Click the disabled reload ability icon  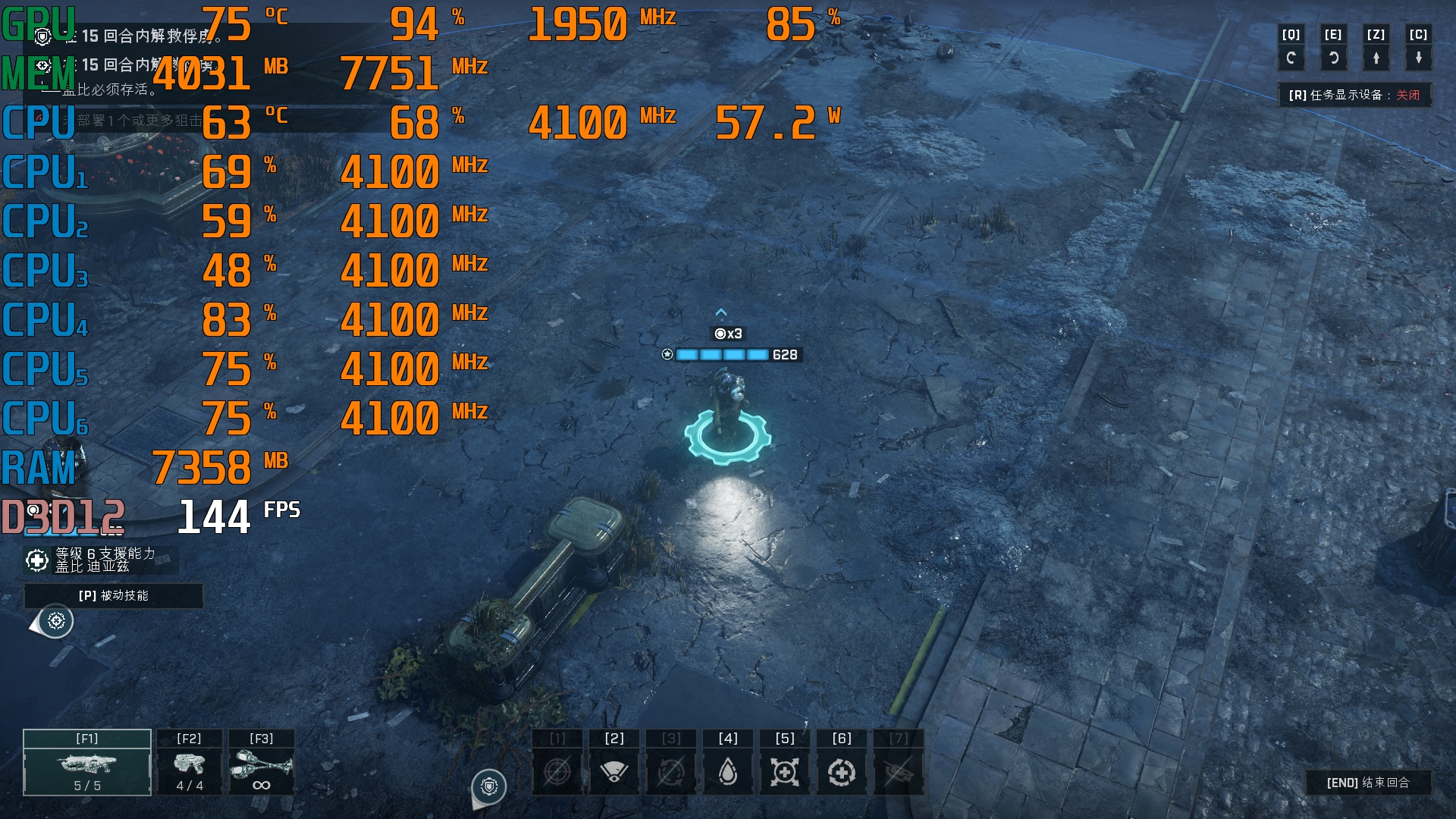tap(671, 772)
